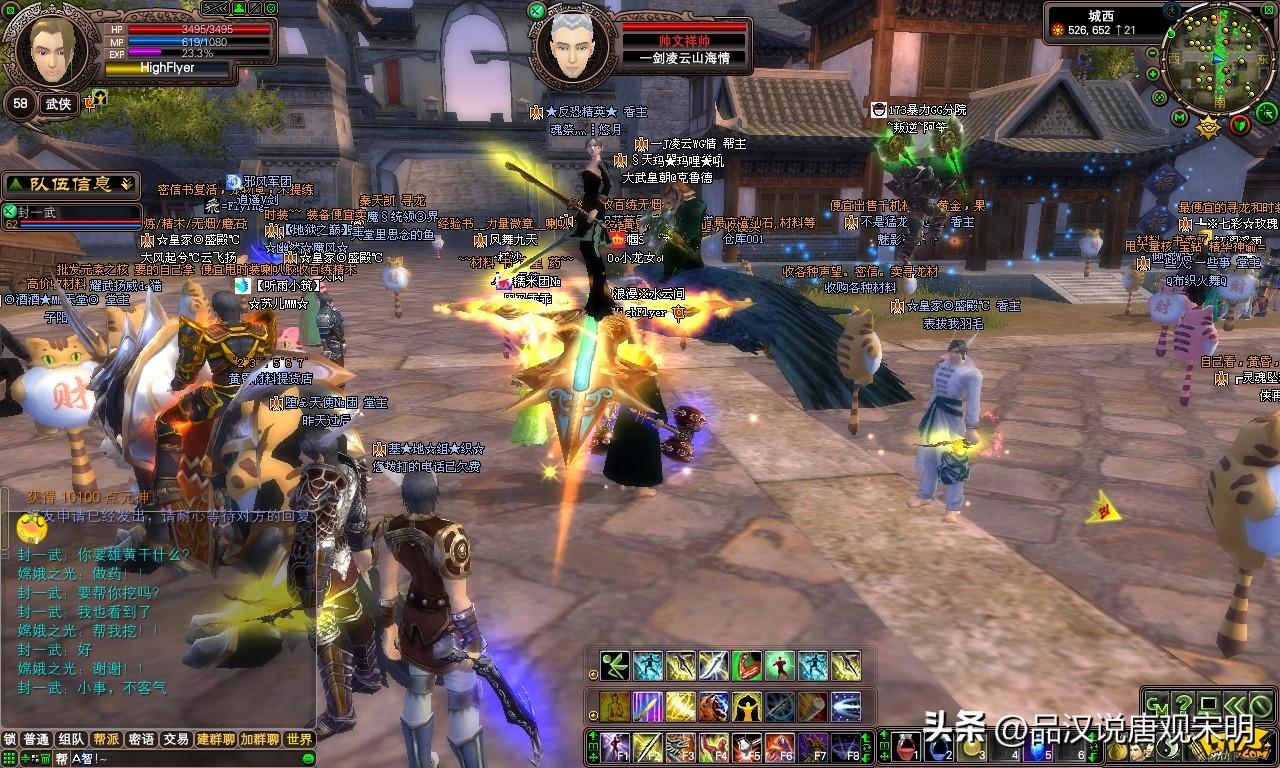Select the 帮派 chat channel tab
The image size is (1280, 768).
click(106, 739)
